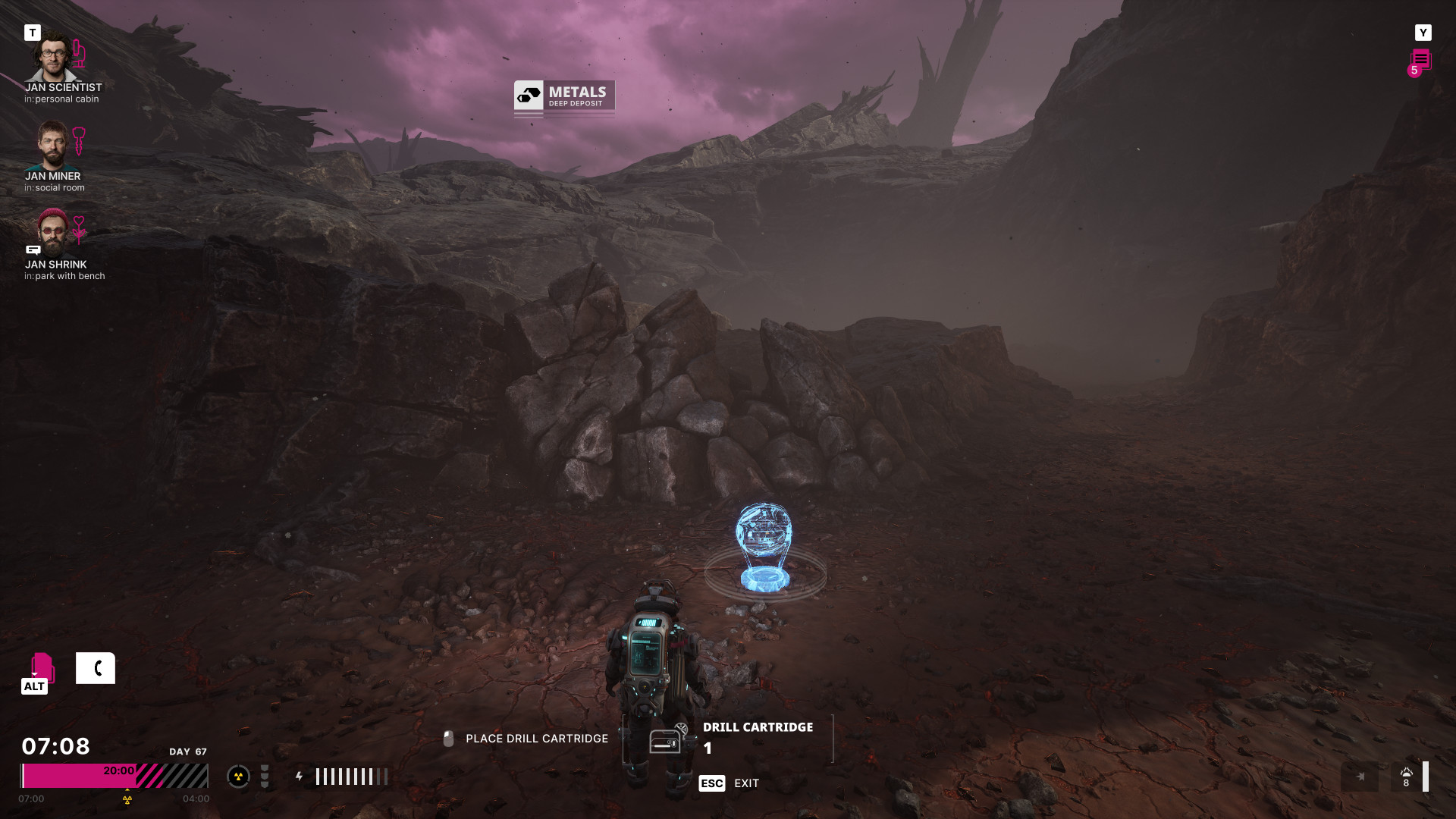Screen dimensions: 1456x819
Task: Select Jan Shrink's portrait
Action: pyautogui.click(x=52, y=233)
